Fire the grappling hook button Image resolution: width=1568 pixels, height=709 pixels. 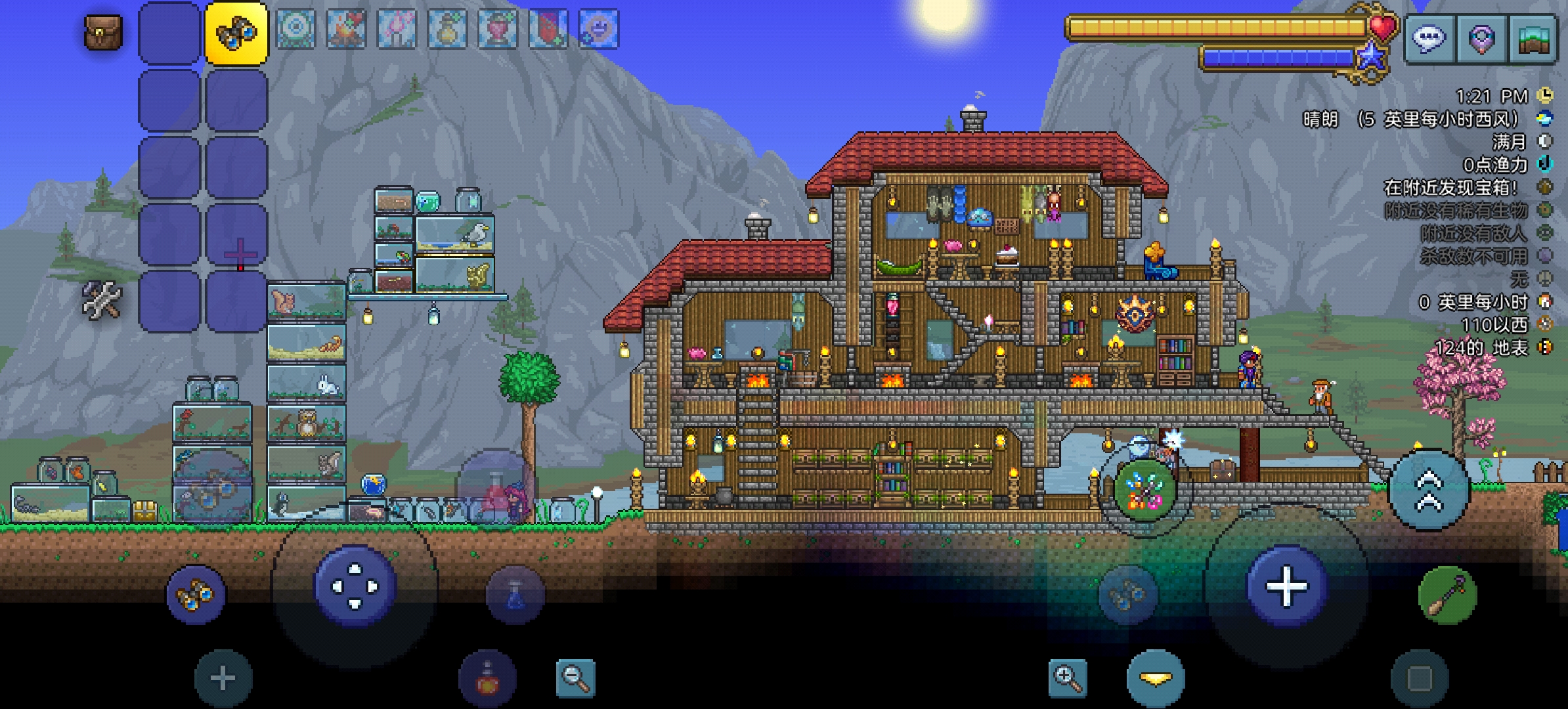(1447, 595)
